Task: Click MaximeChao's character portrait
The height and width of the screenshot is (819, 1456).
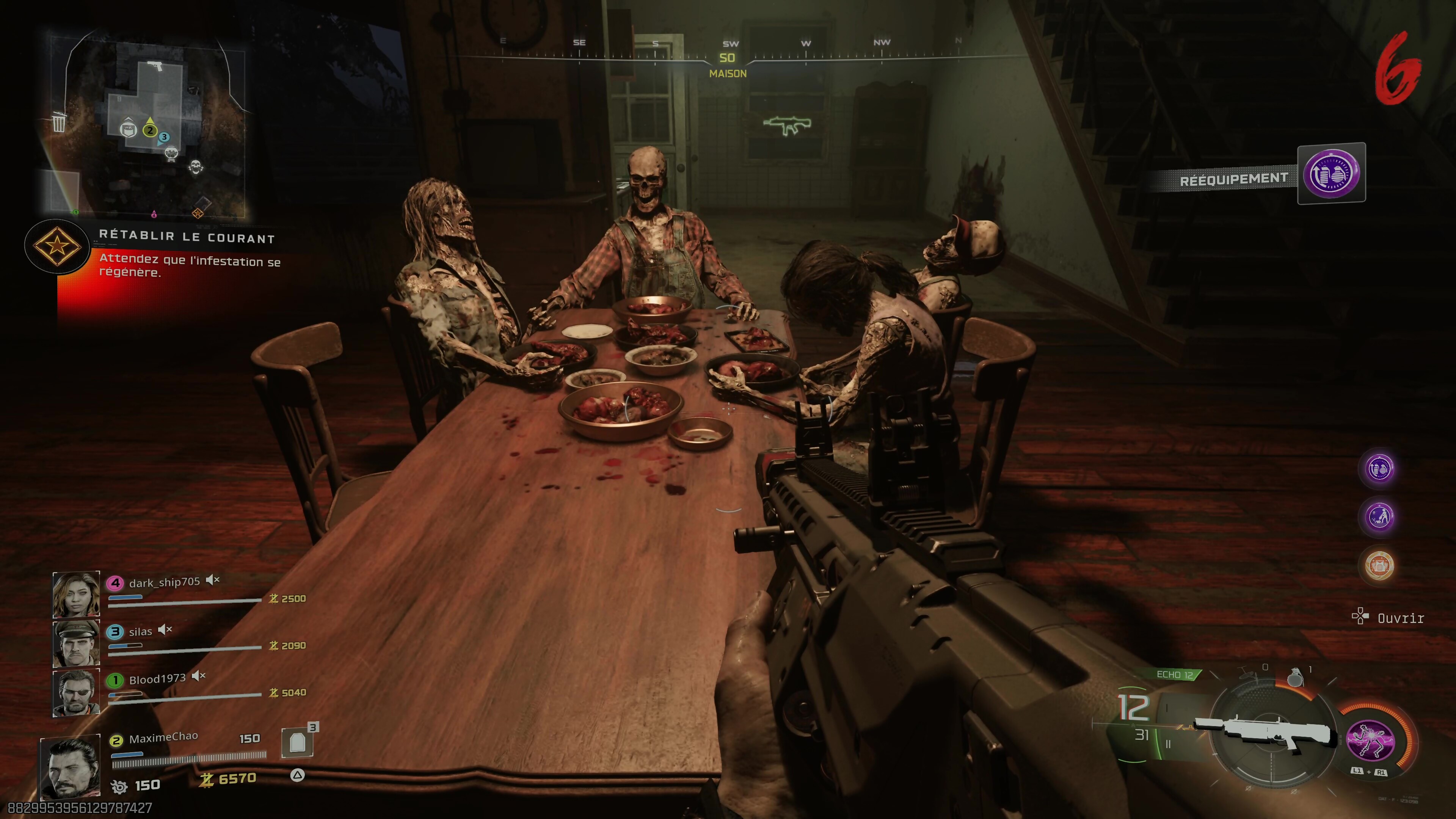Action: (x=70, y=767)
